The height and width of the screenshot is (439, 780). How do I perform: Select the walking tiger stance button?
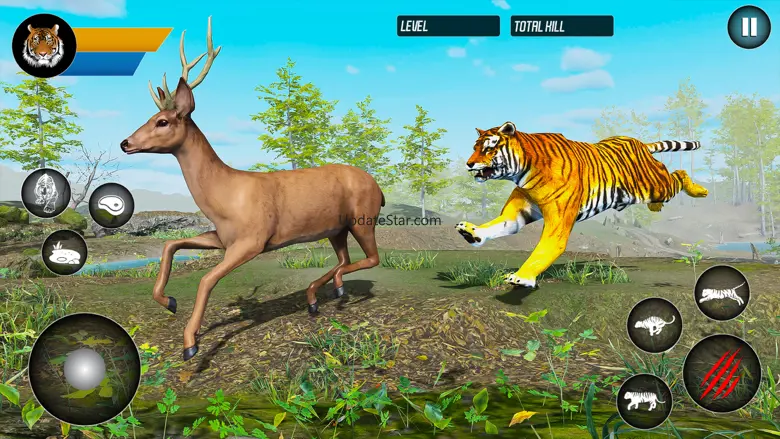[x=644, y=401]
